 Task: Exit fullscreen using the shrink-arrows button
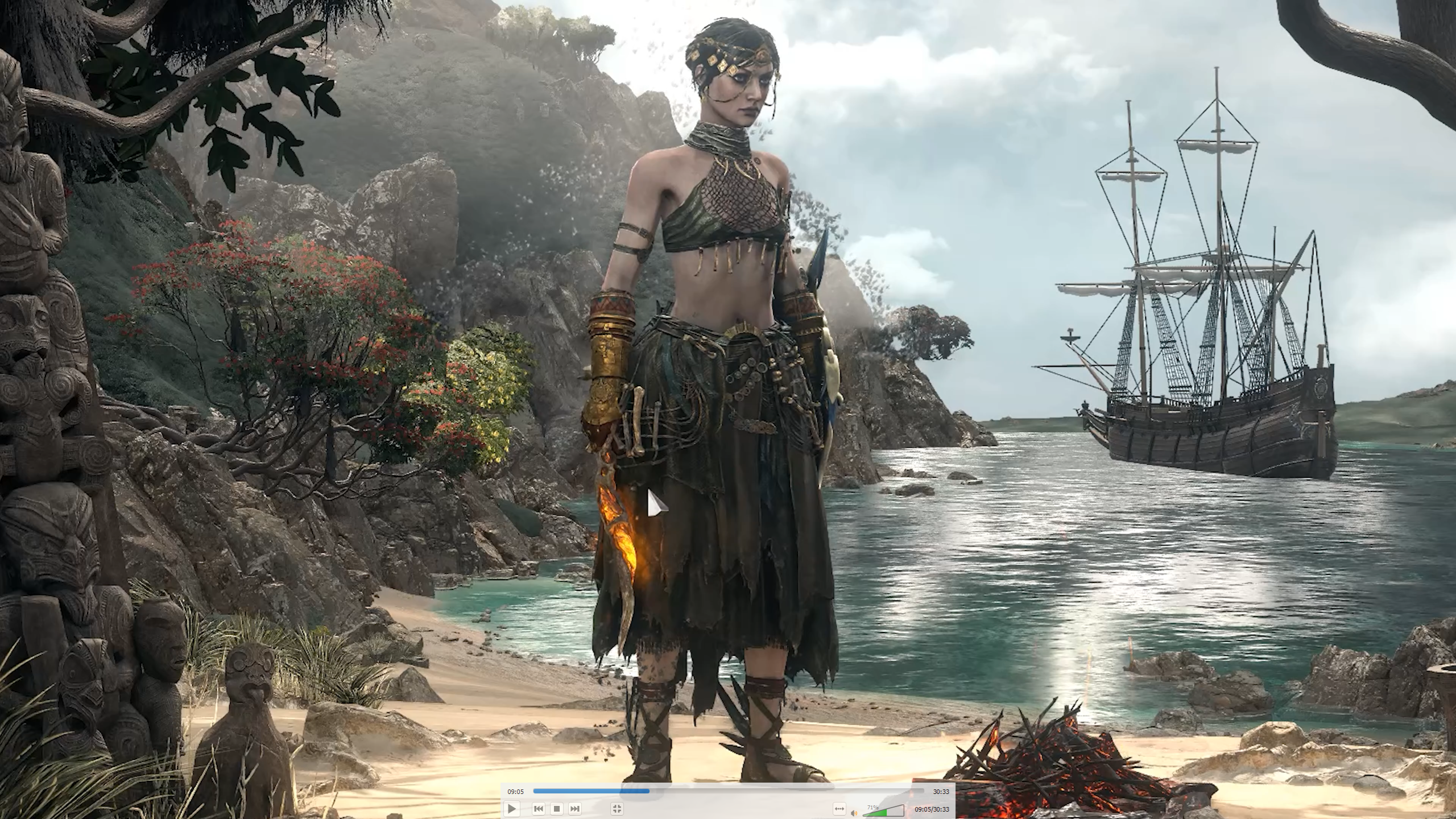tap(617, 808)
